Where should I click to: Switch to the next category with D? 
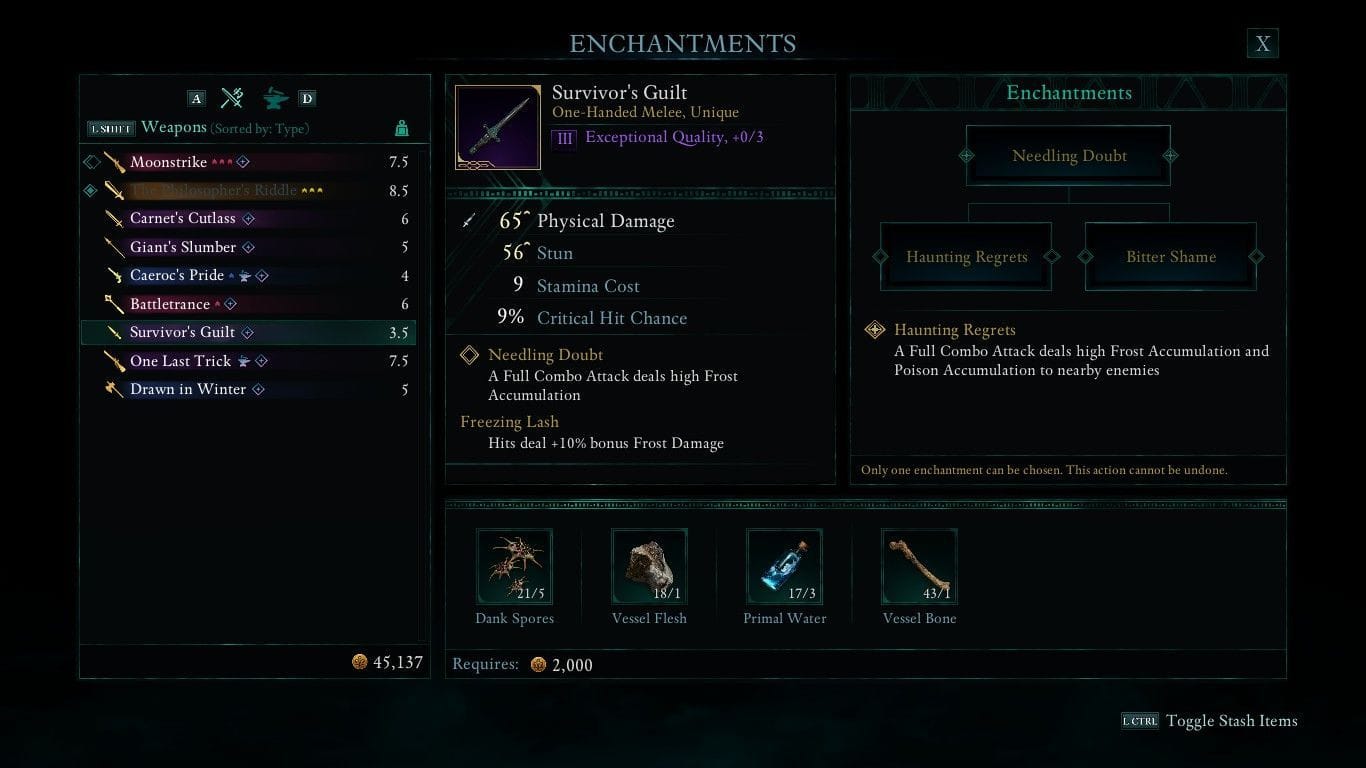pyautogui.click(x=305, y=97)
